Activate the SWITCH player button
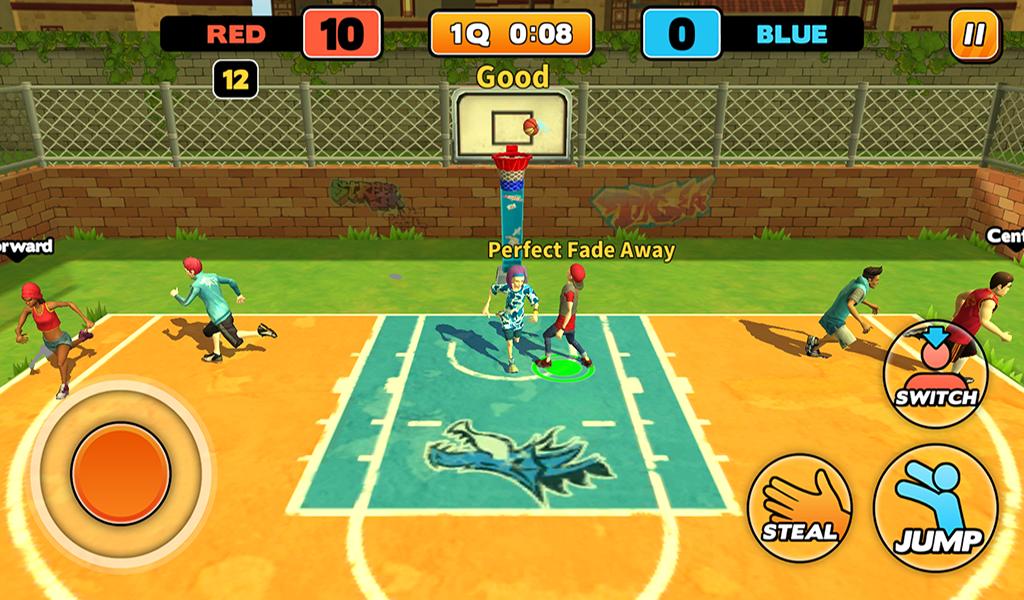The height and width of the screenshot is (600, 1024). (x=935, y=375)
